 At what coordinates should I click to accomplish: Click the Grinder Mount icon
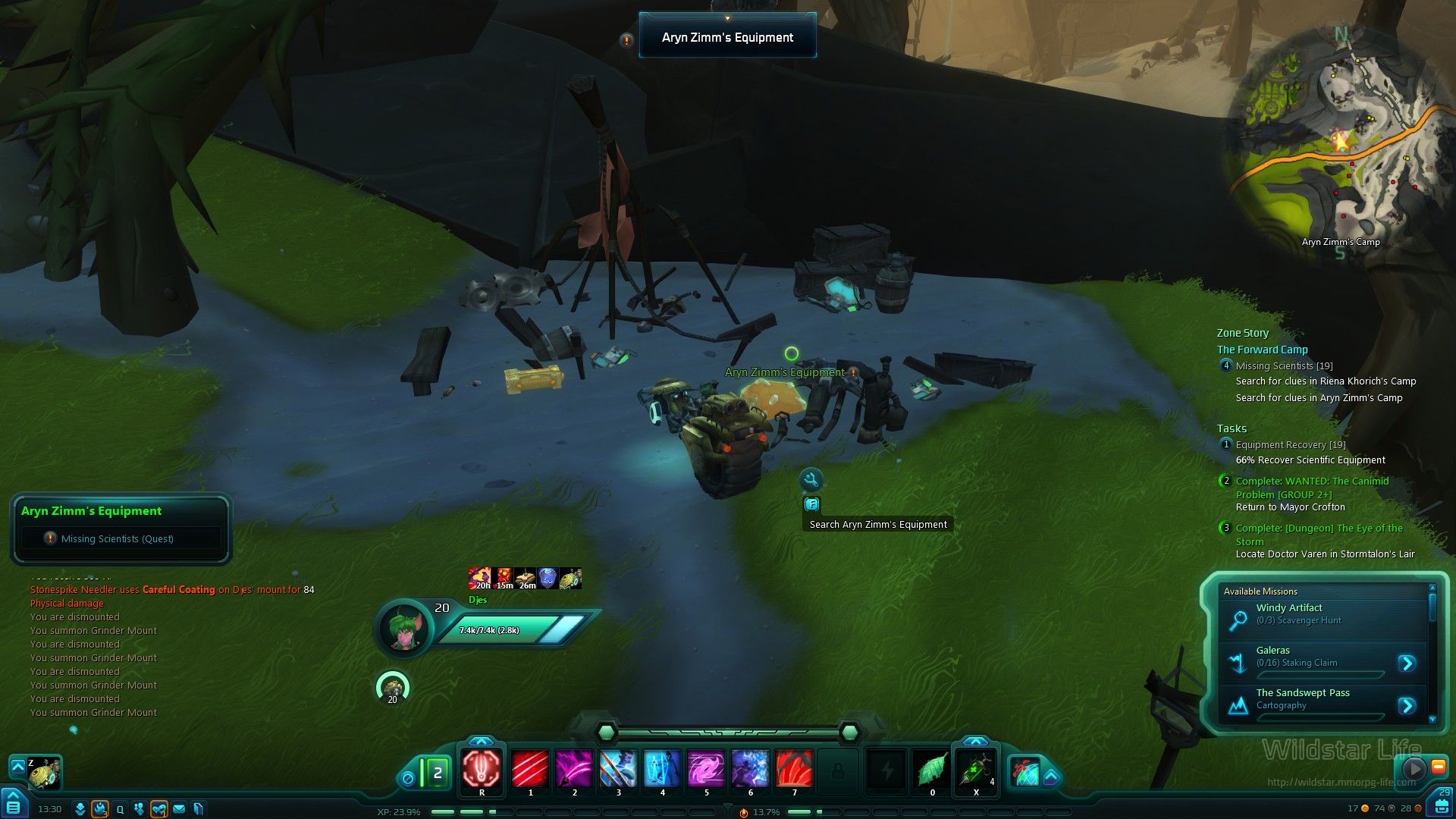pos(45,773)
